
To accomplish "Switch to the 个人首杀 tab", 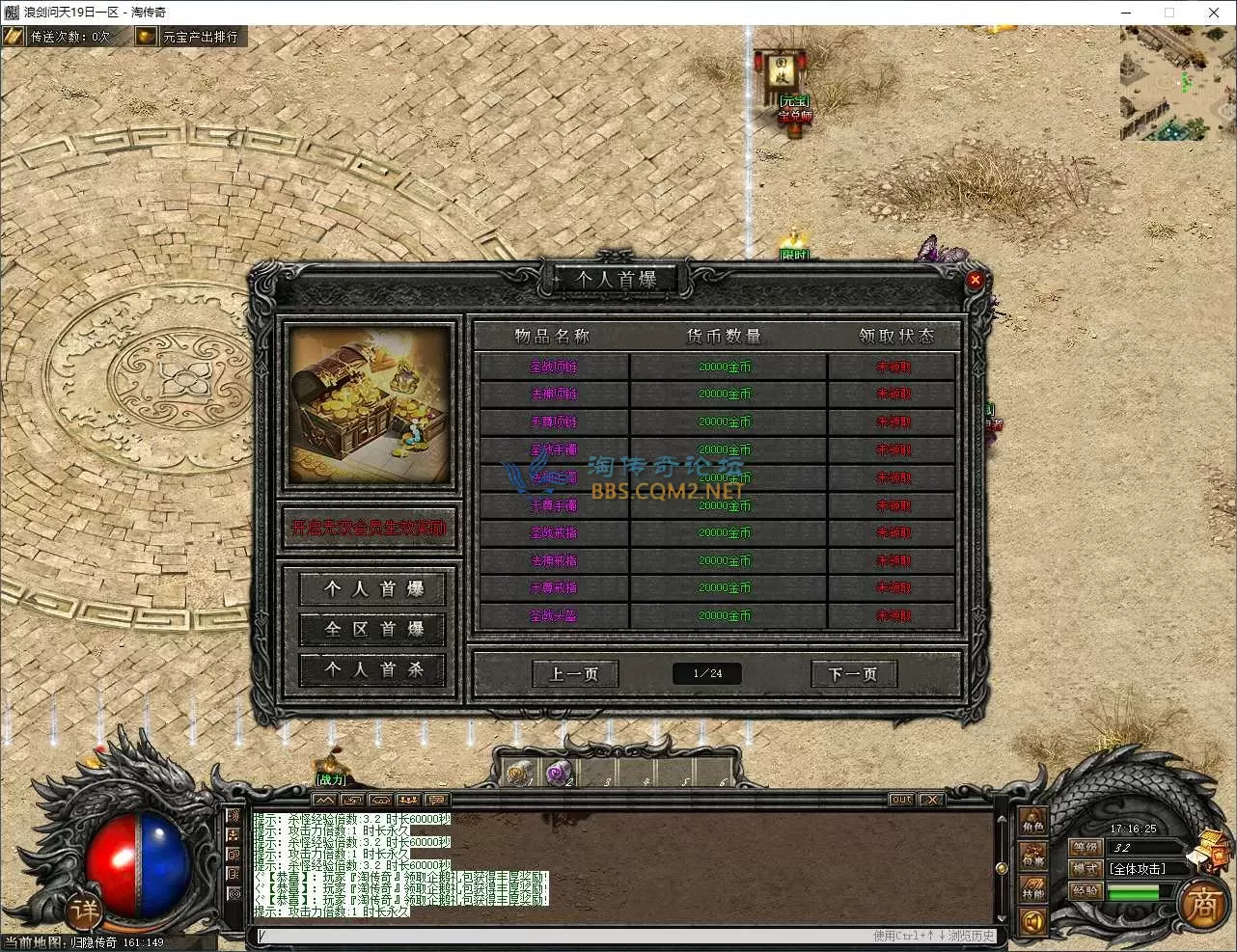I will (373, 669).
